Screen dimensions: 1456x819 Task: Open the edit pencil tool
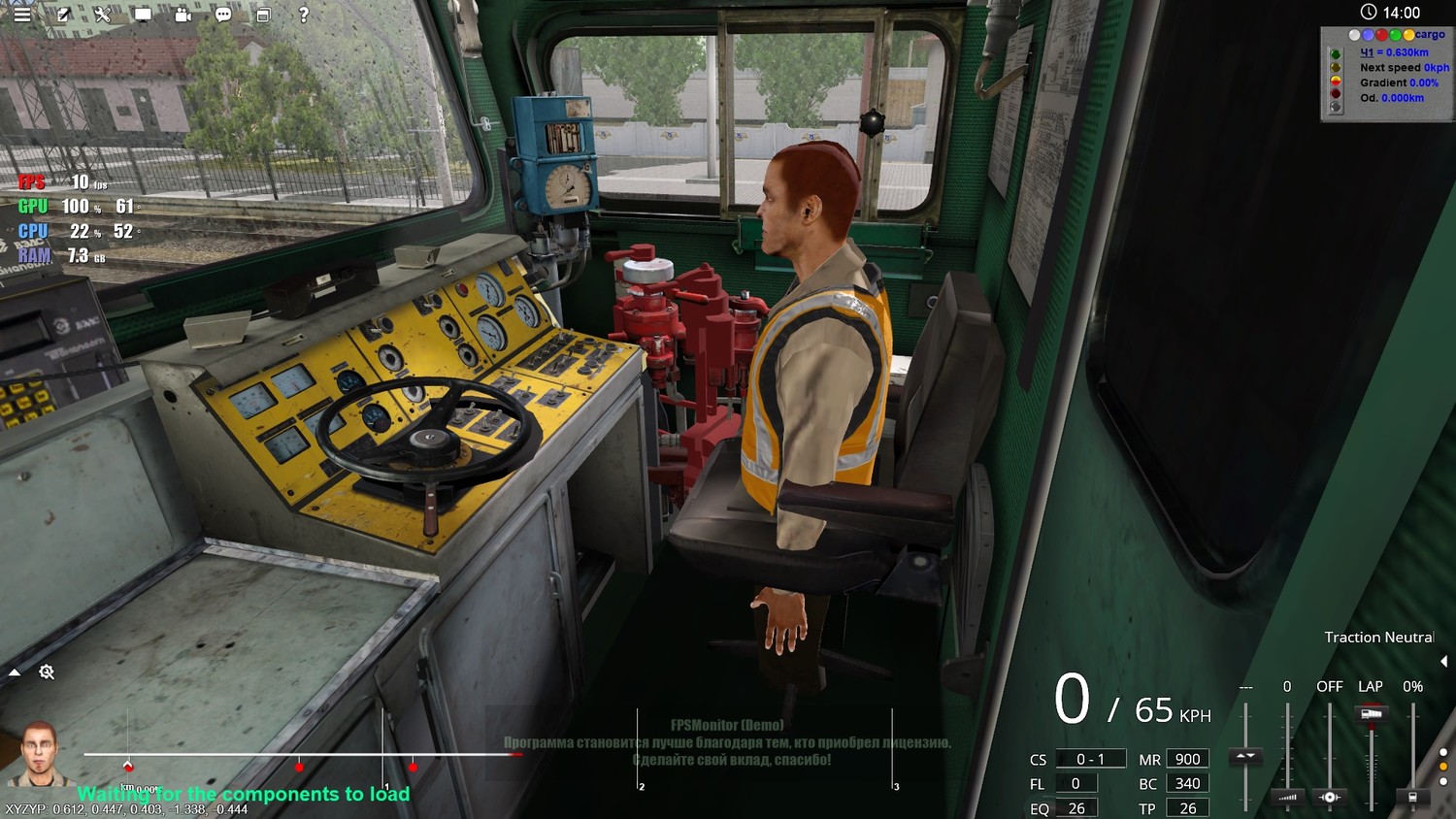click(x=63, y=15)
